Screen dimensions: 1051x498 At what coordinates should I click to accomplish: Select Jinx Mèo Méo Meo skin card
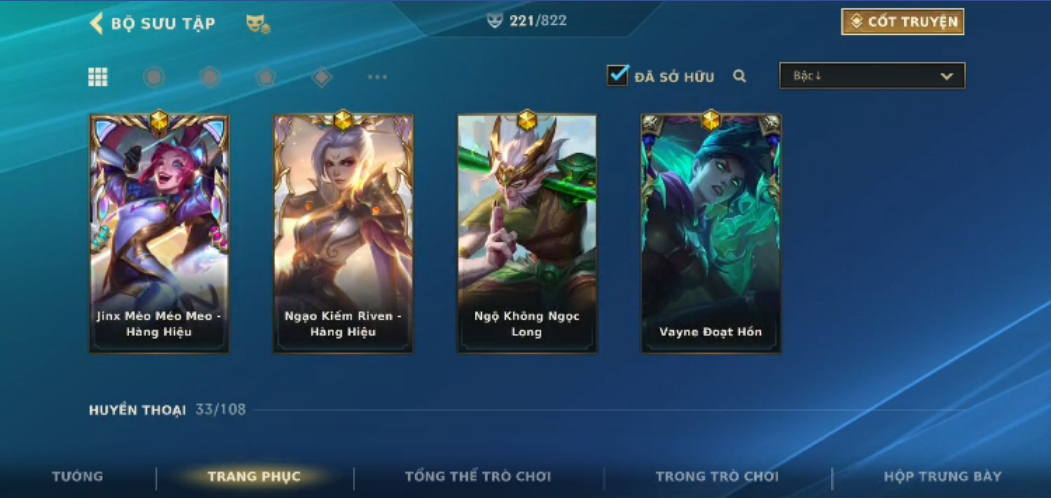tap(160, 233)
